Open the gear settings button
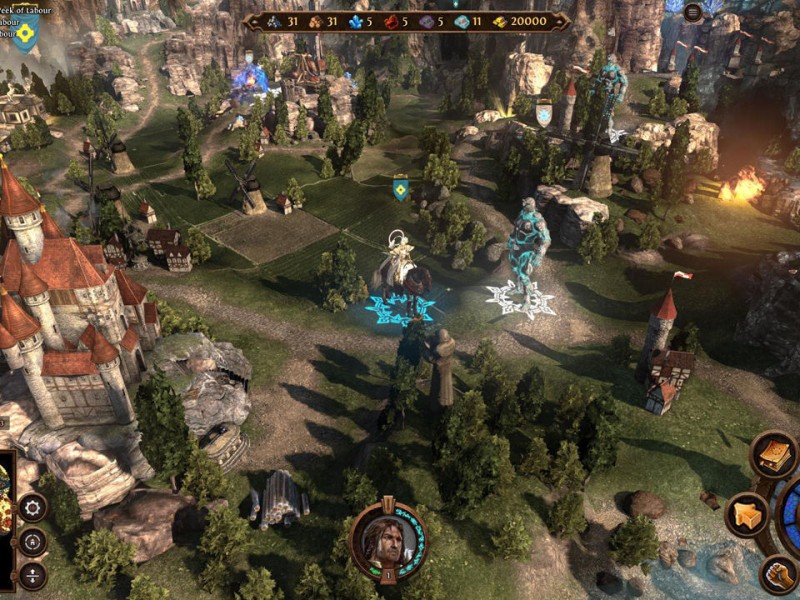This screenshot has height=600, width=800. point(33,507)
